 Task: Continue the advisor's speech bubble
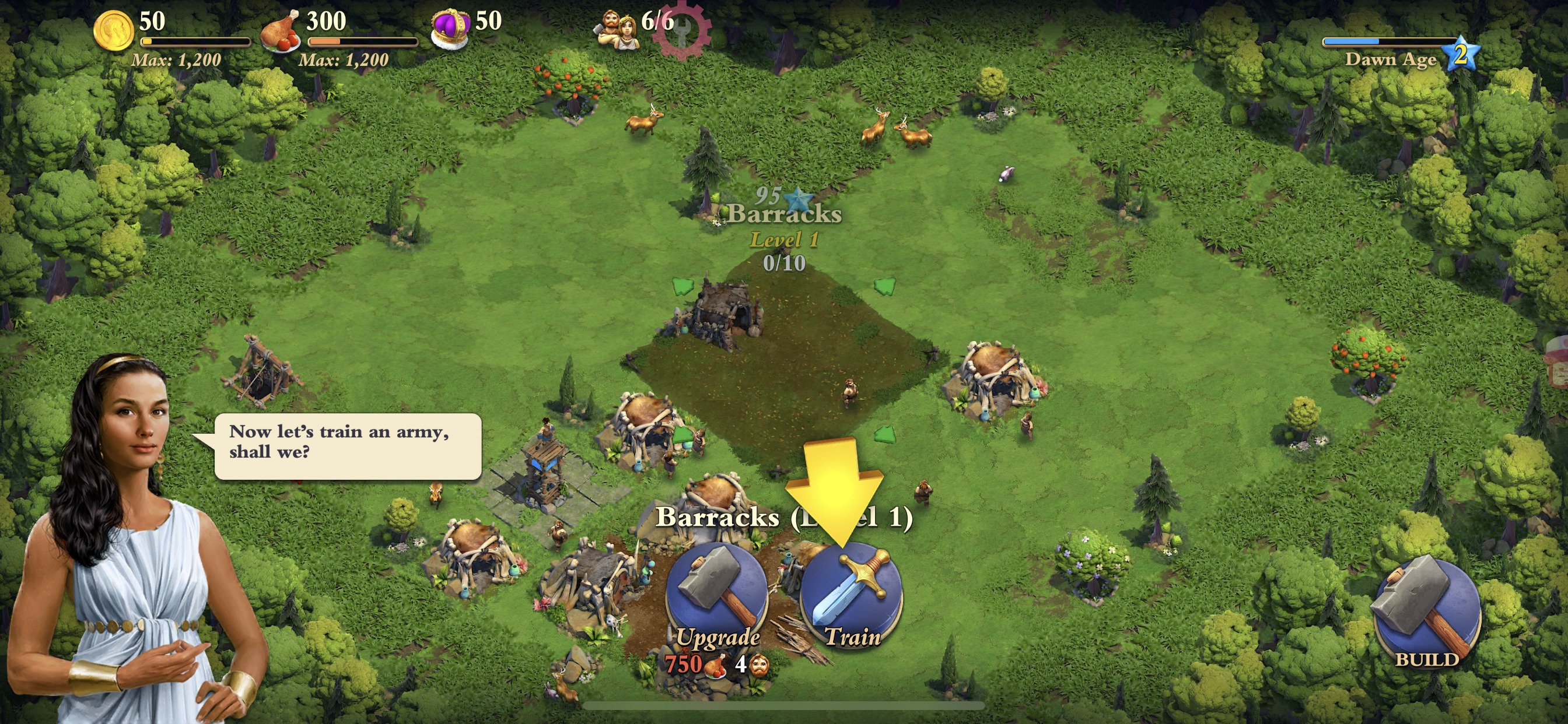pos(348,446)
